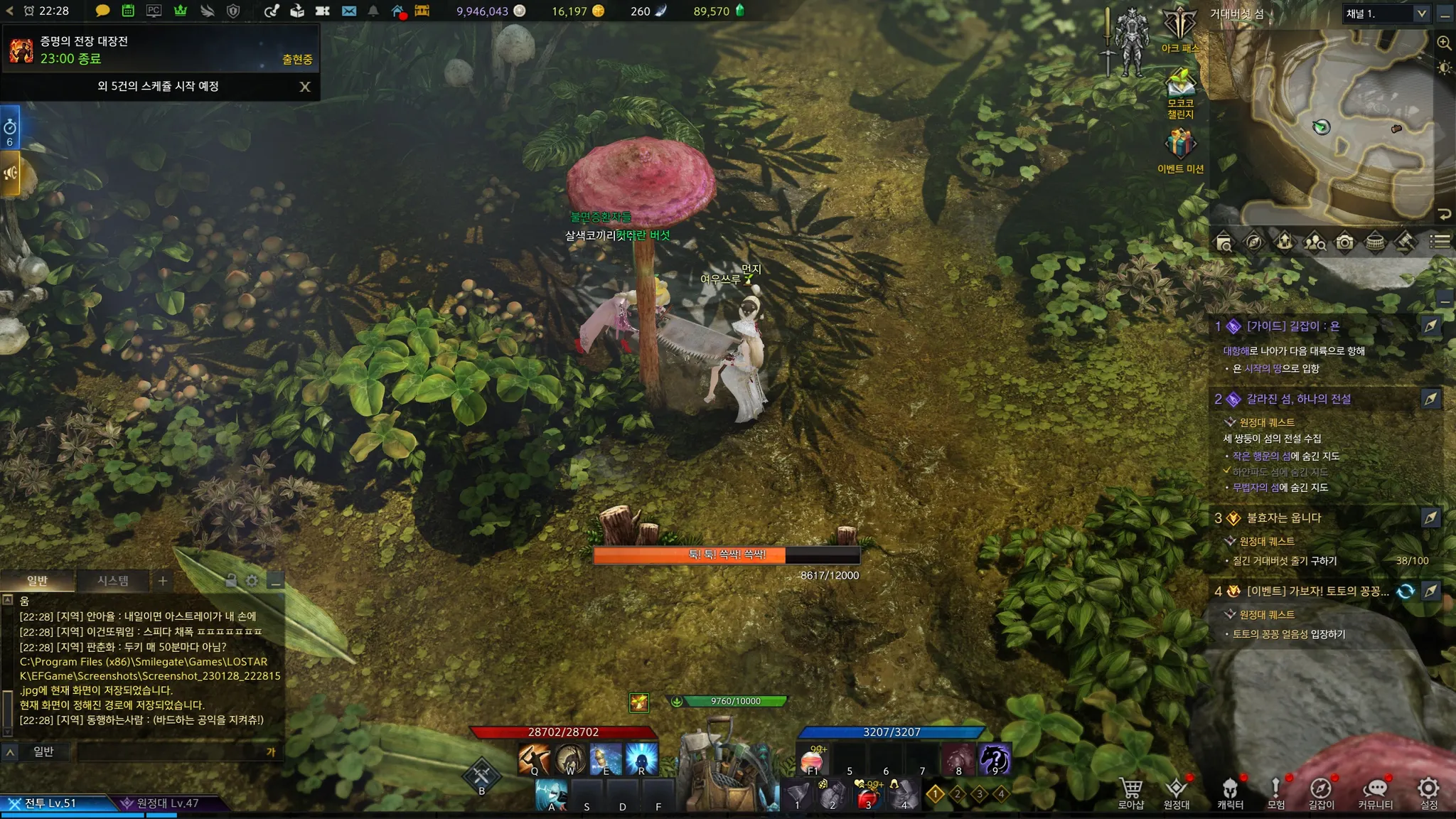Image resolution: width=1456 pixels, height=819 pixels.
Task: Open the 원정대 menu button
Action: pyautogui.click(x=1177, y=793)
